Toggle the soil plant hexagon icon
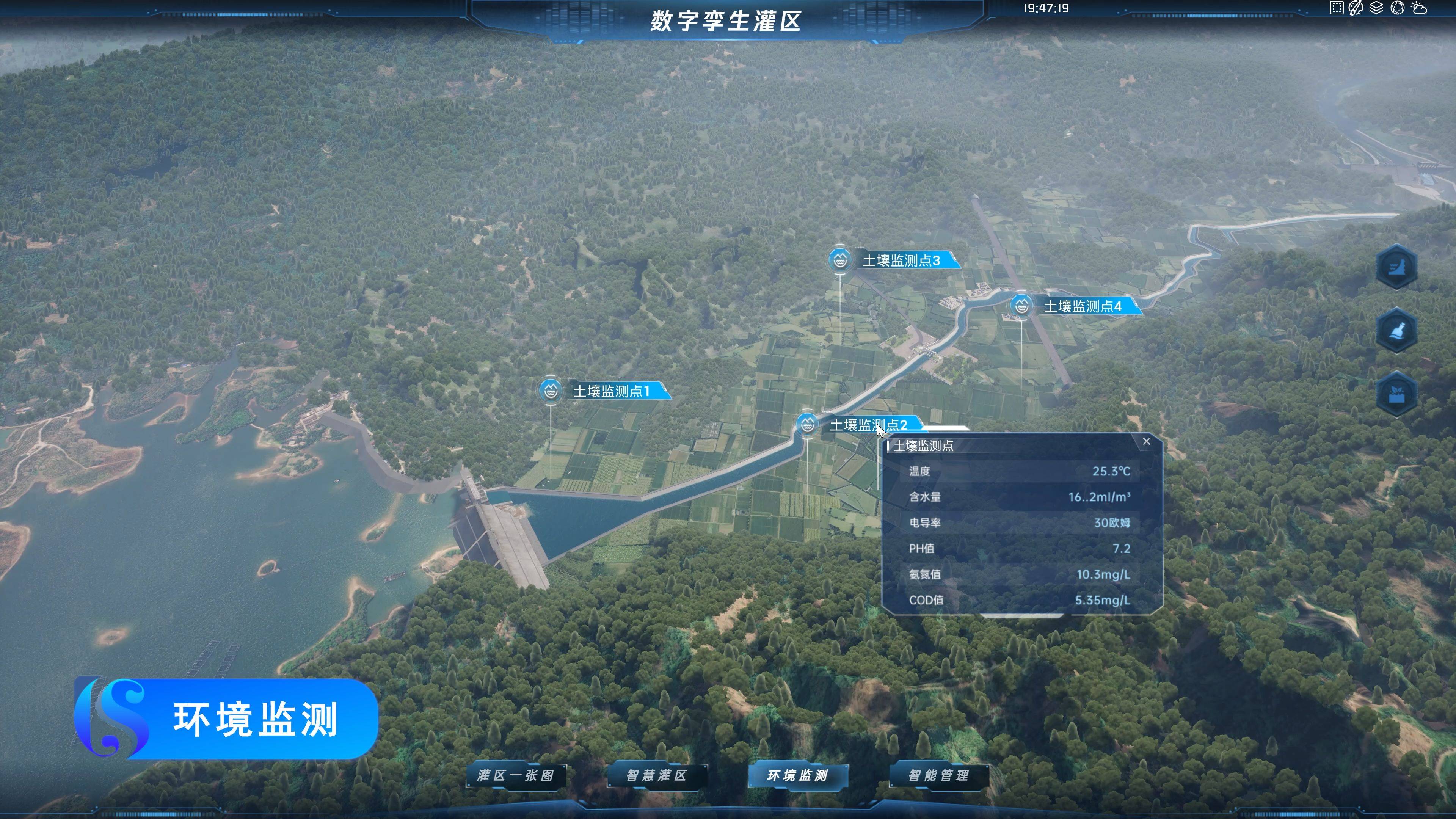1456x819 pixels. click(1396, 394)
